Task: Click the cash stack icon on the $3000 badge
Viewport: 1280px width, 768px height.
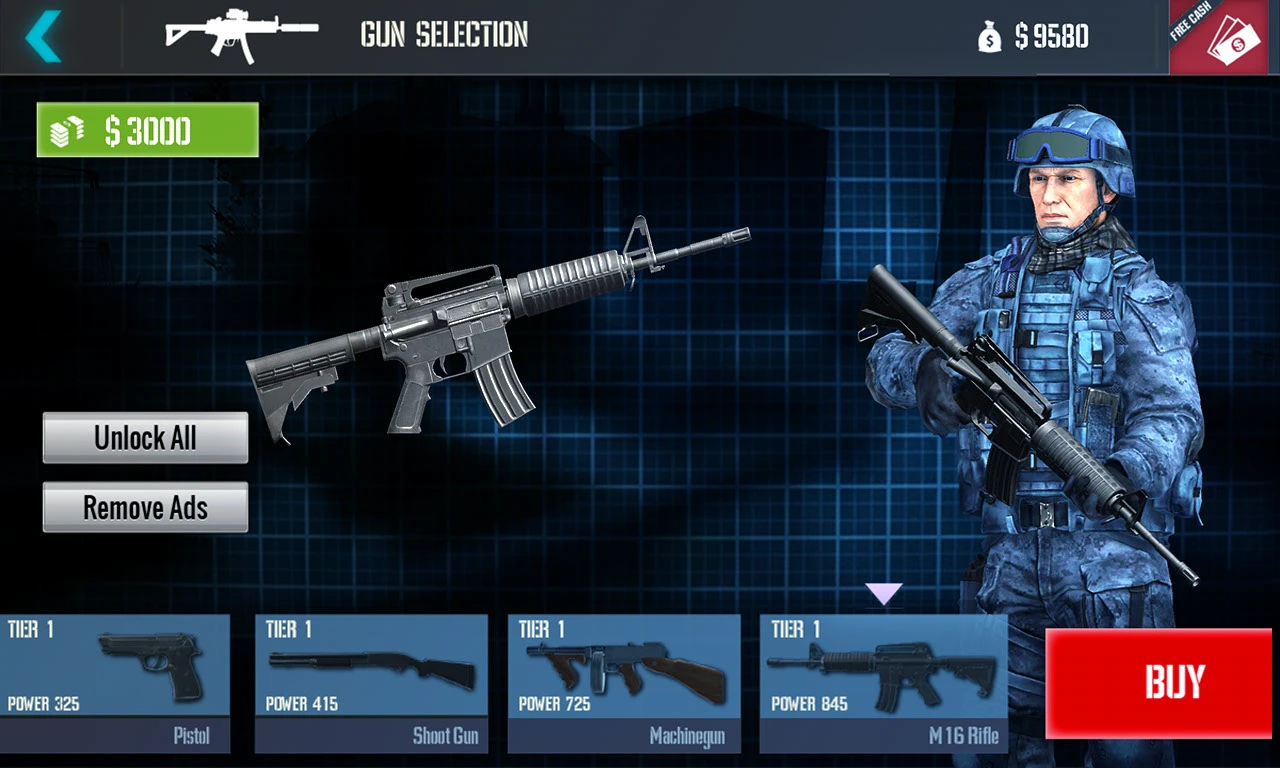Action: click(x=66, y=130)
